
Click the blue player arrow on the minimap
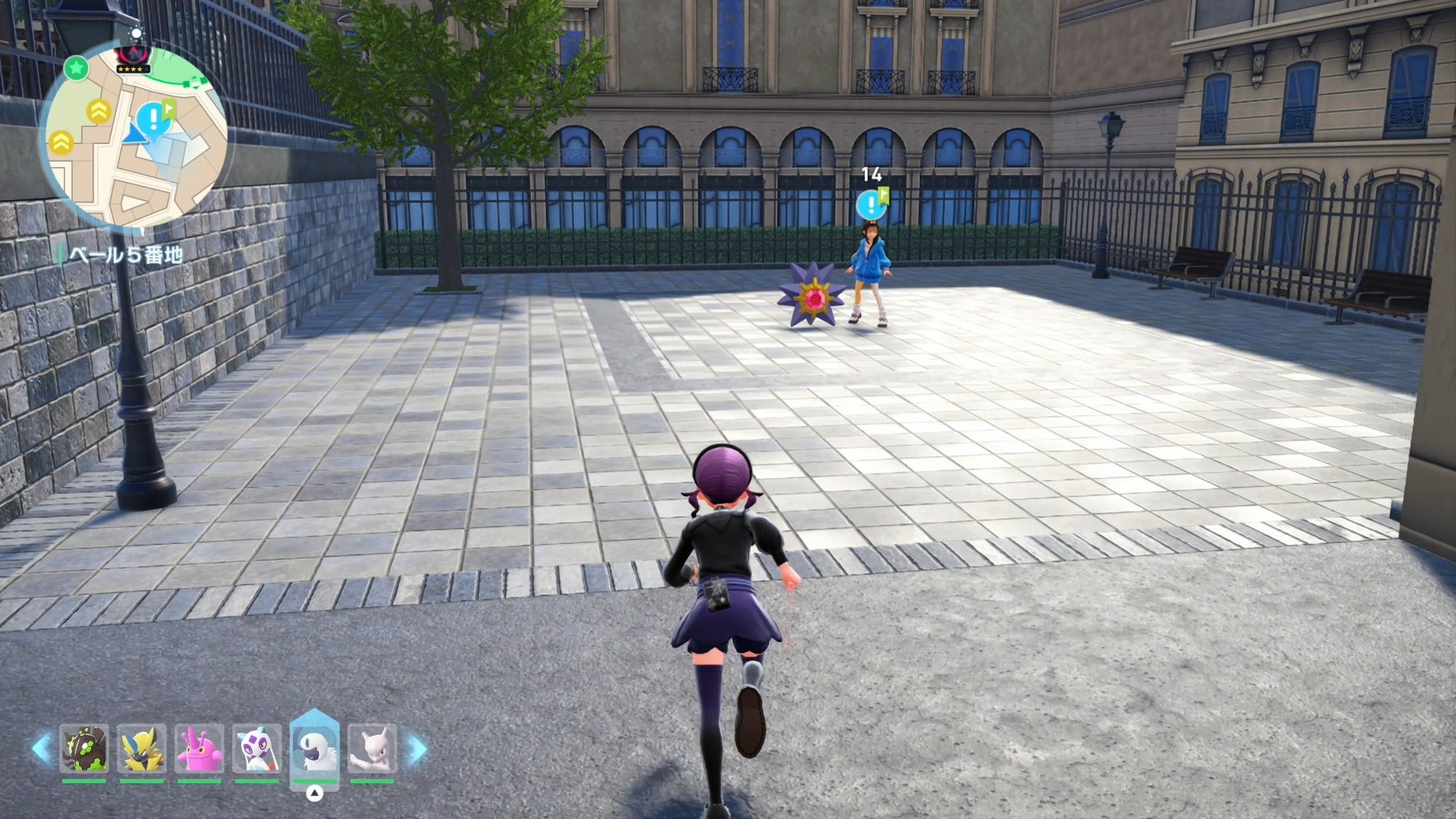[x=135, y=135]
